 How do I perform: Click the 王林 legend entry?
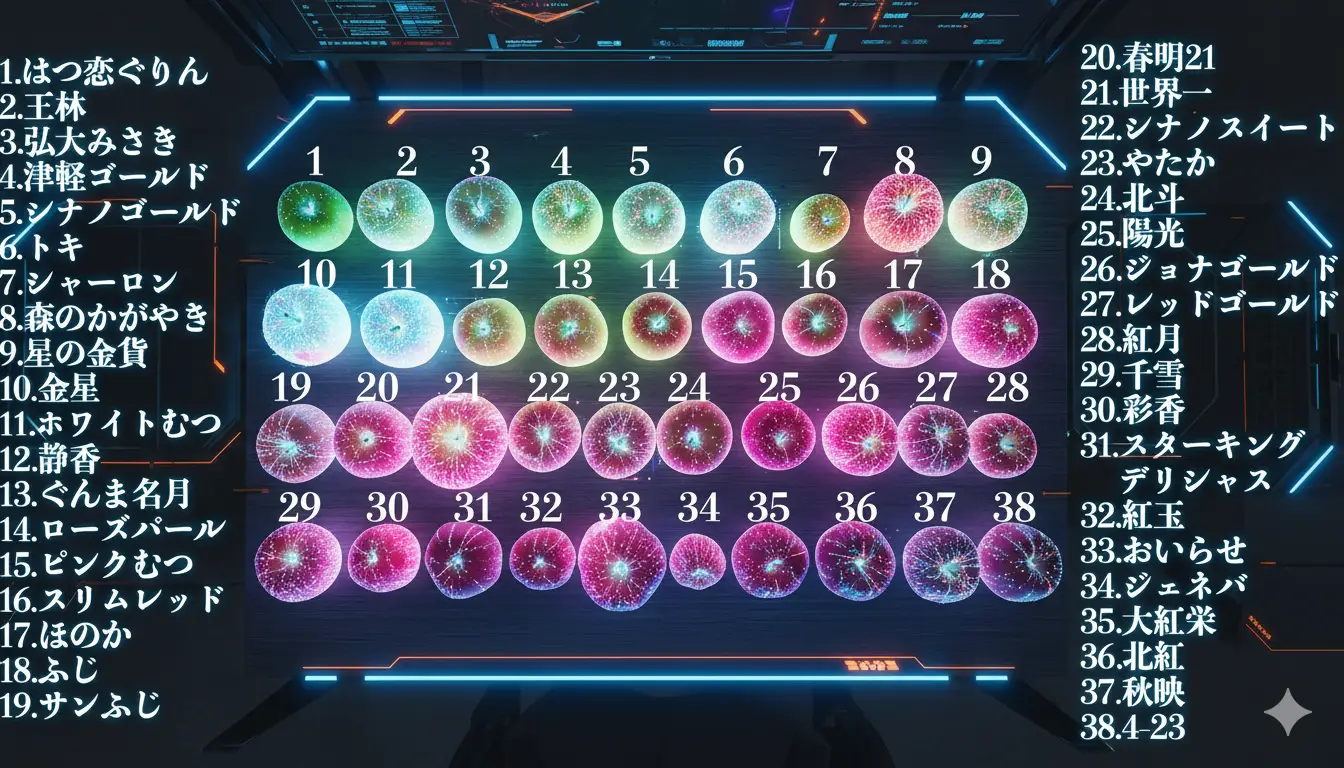pos(44,107)
